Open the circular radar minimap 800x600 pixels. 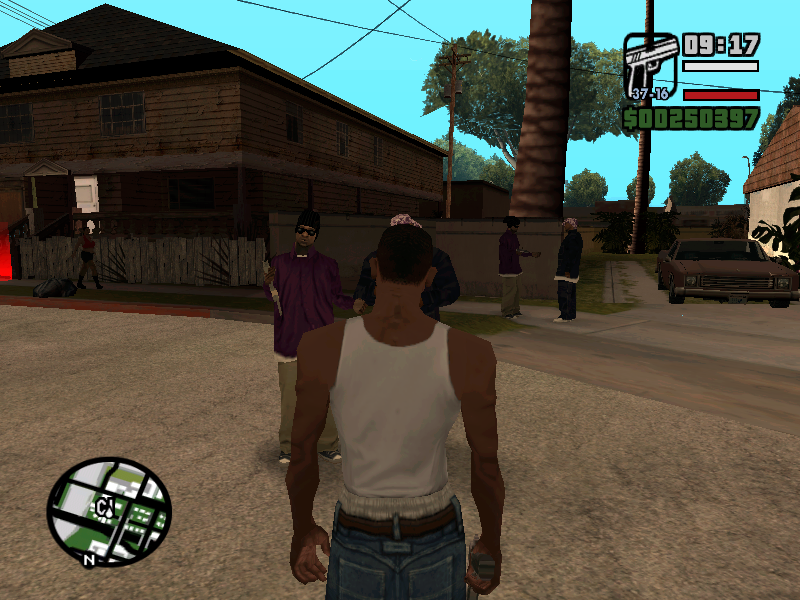coord(109,511)
